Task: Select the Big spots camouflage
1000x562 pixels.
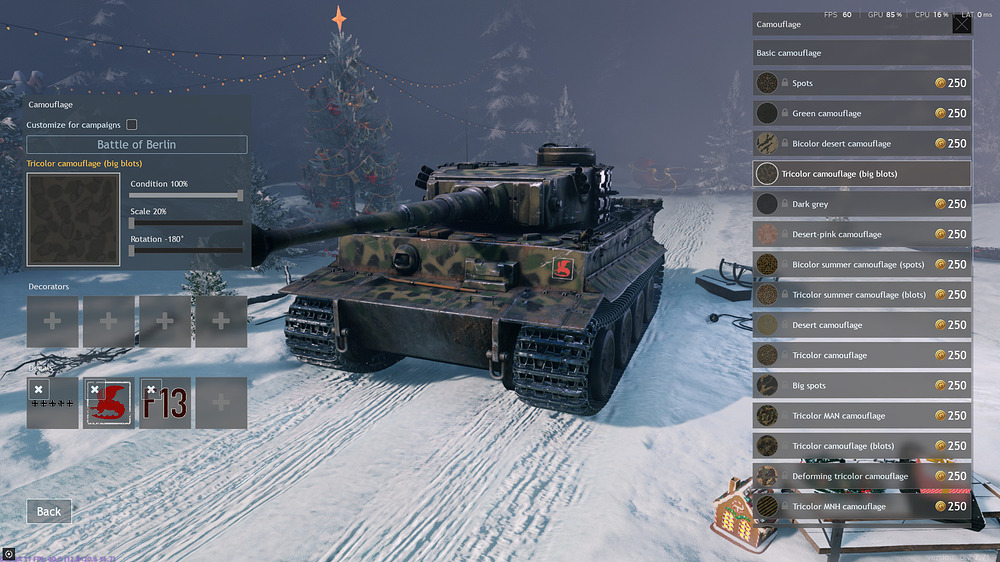Action: tap(861, 386)
